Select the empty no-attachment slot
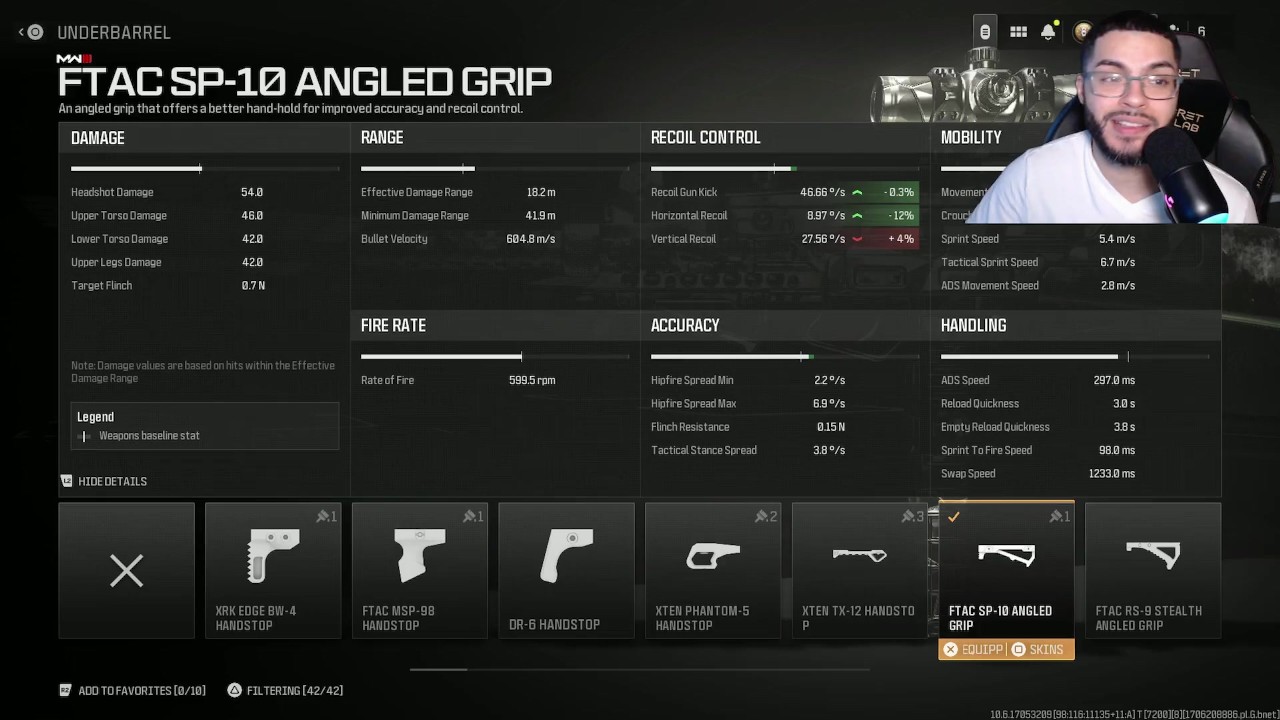Image resolution: width=1280 pixels, height=720 pixels. [x=126, y=570]
